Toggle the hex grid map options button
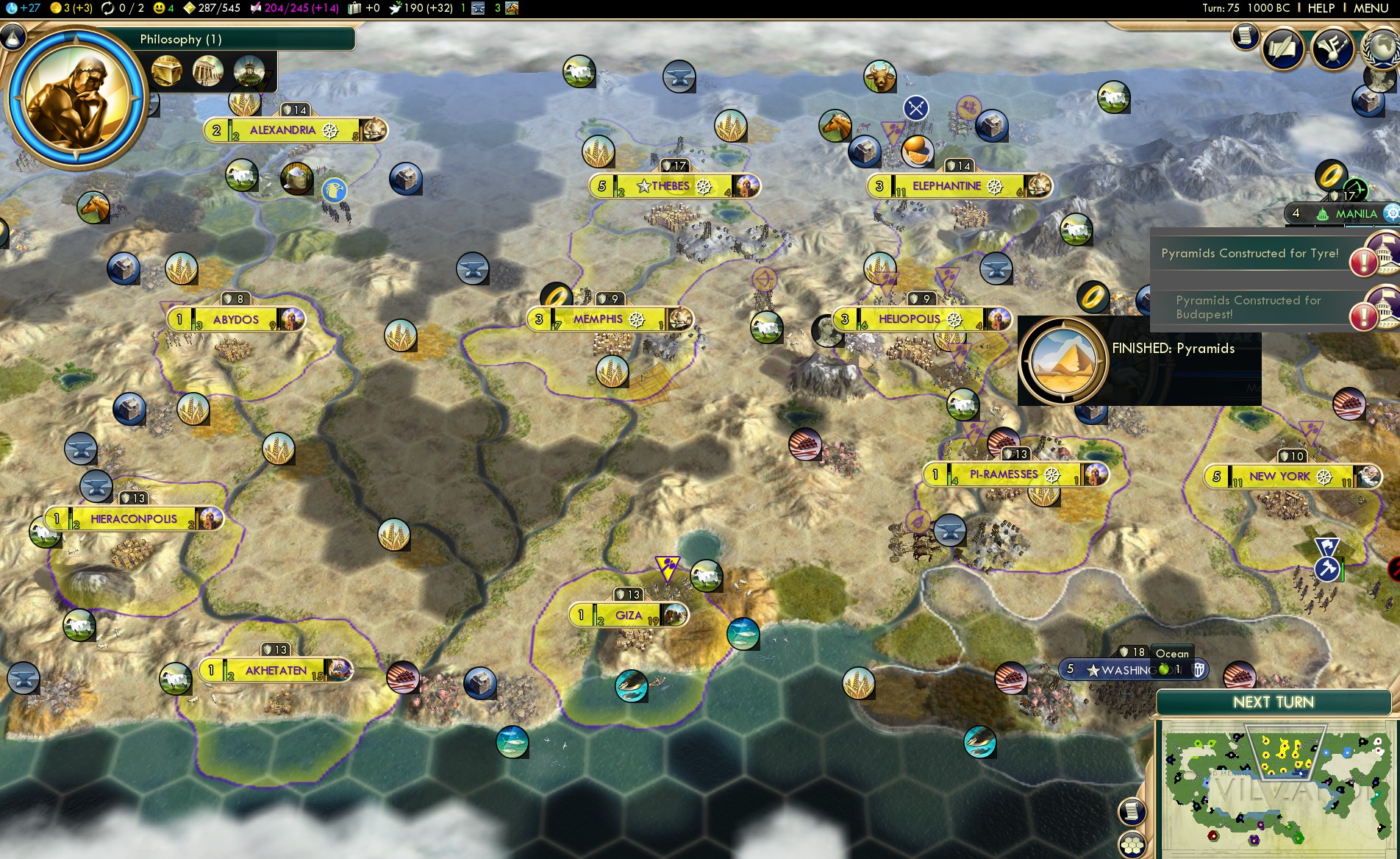1400x859 pixels. click(1132, 844)
